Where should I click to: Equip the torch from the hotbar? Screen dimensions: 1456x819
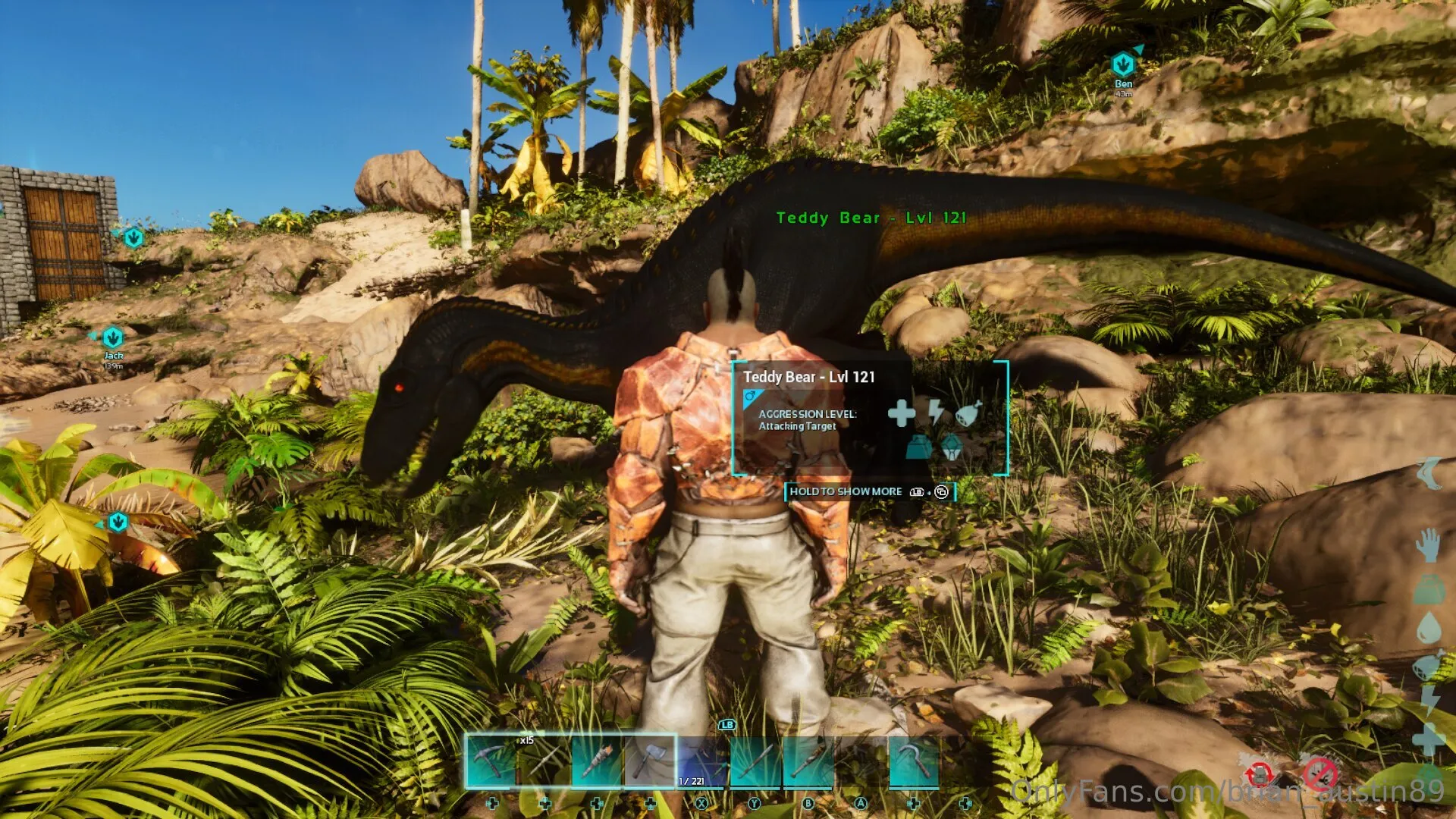(x=597, y=761)
